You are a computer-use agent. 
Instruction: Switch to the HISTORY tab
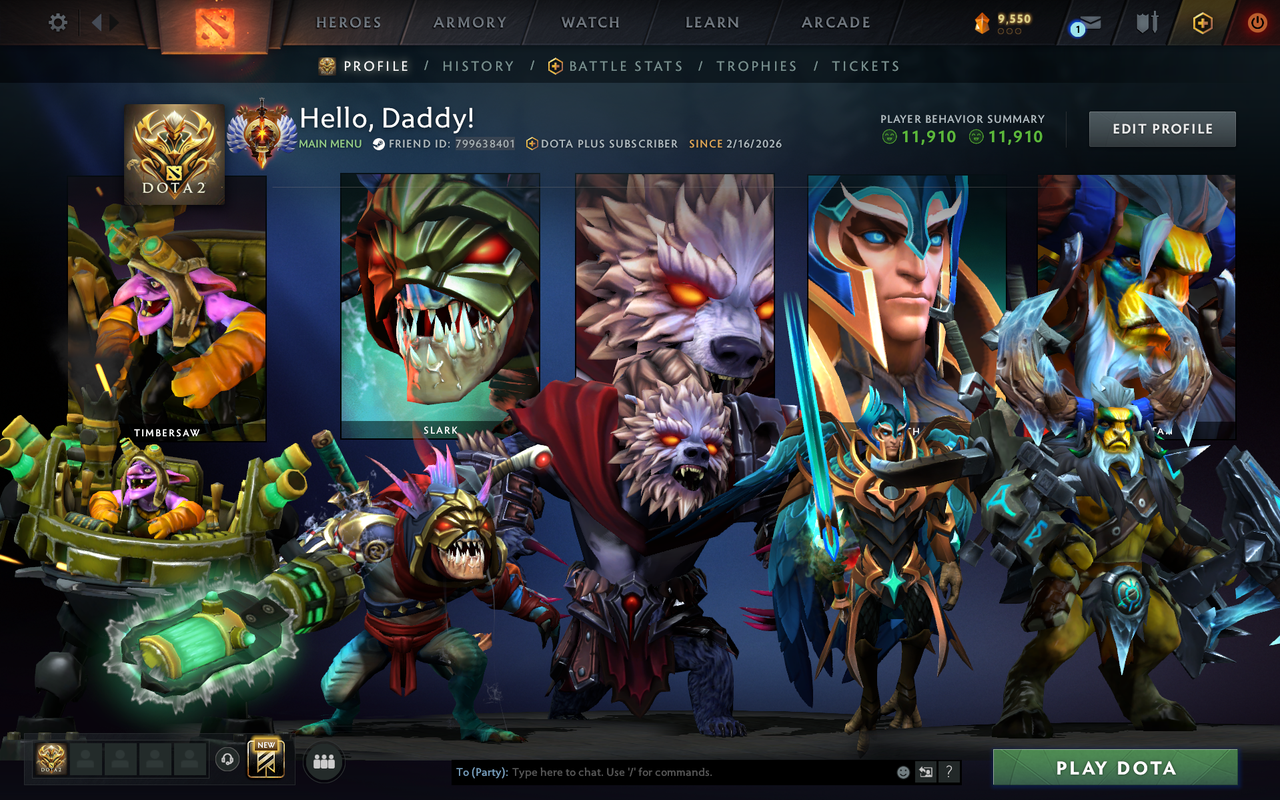[x=478, y=66]
